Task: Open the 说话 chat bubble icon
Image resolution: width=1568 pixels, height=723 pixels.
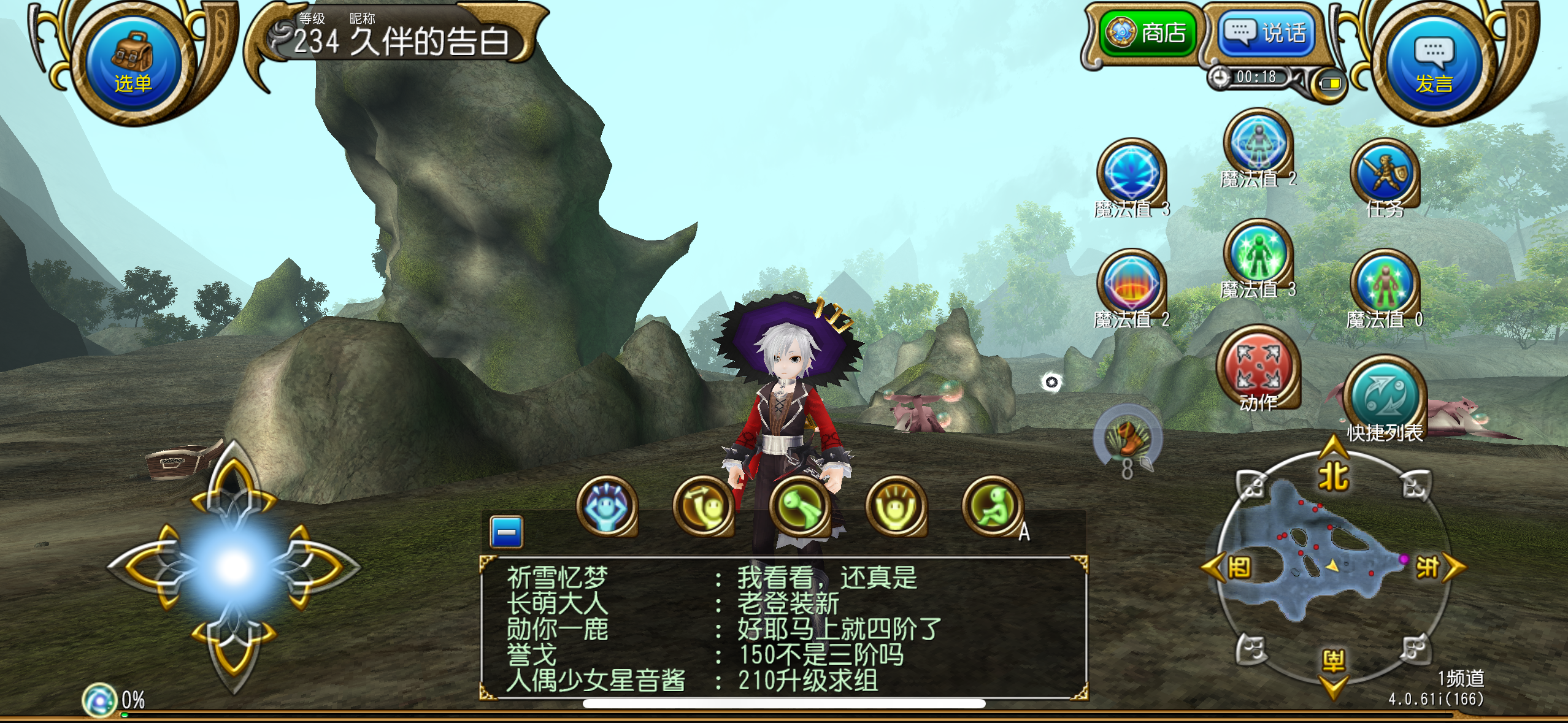Action: point(1264,34)
